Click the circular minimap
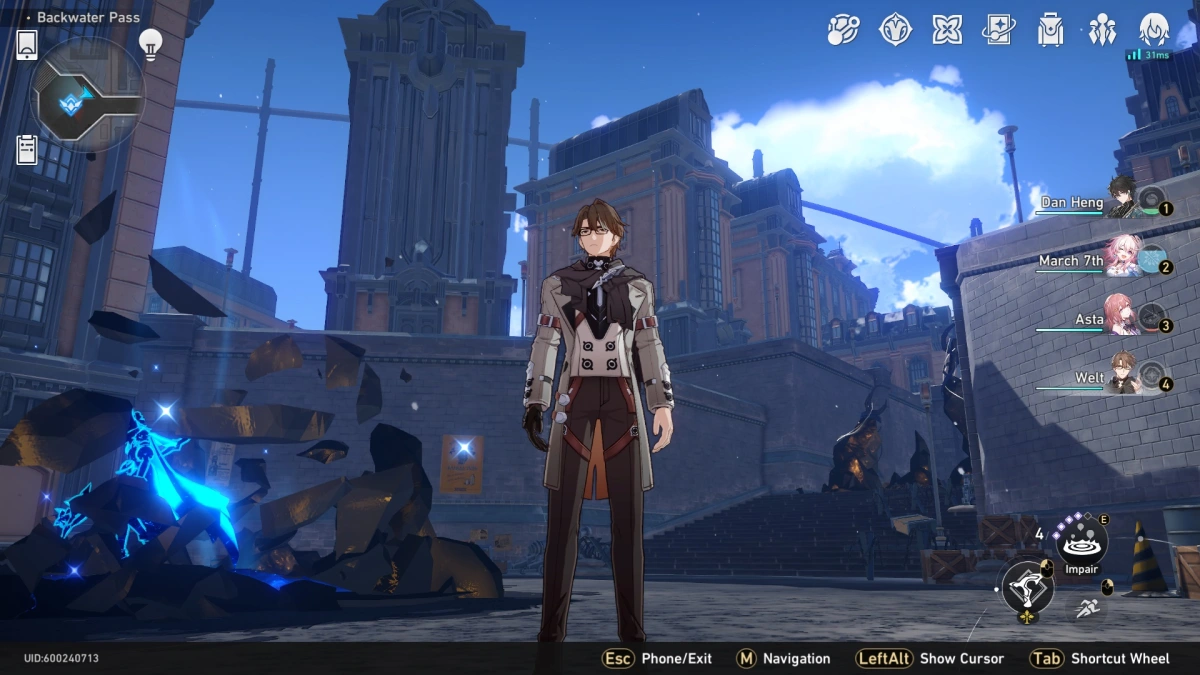This screenshot has height=675, width=1200. [88, 97]
